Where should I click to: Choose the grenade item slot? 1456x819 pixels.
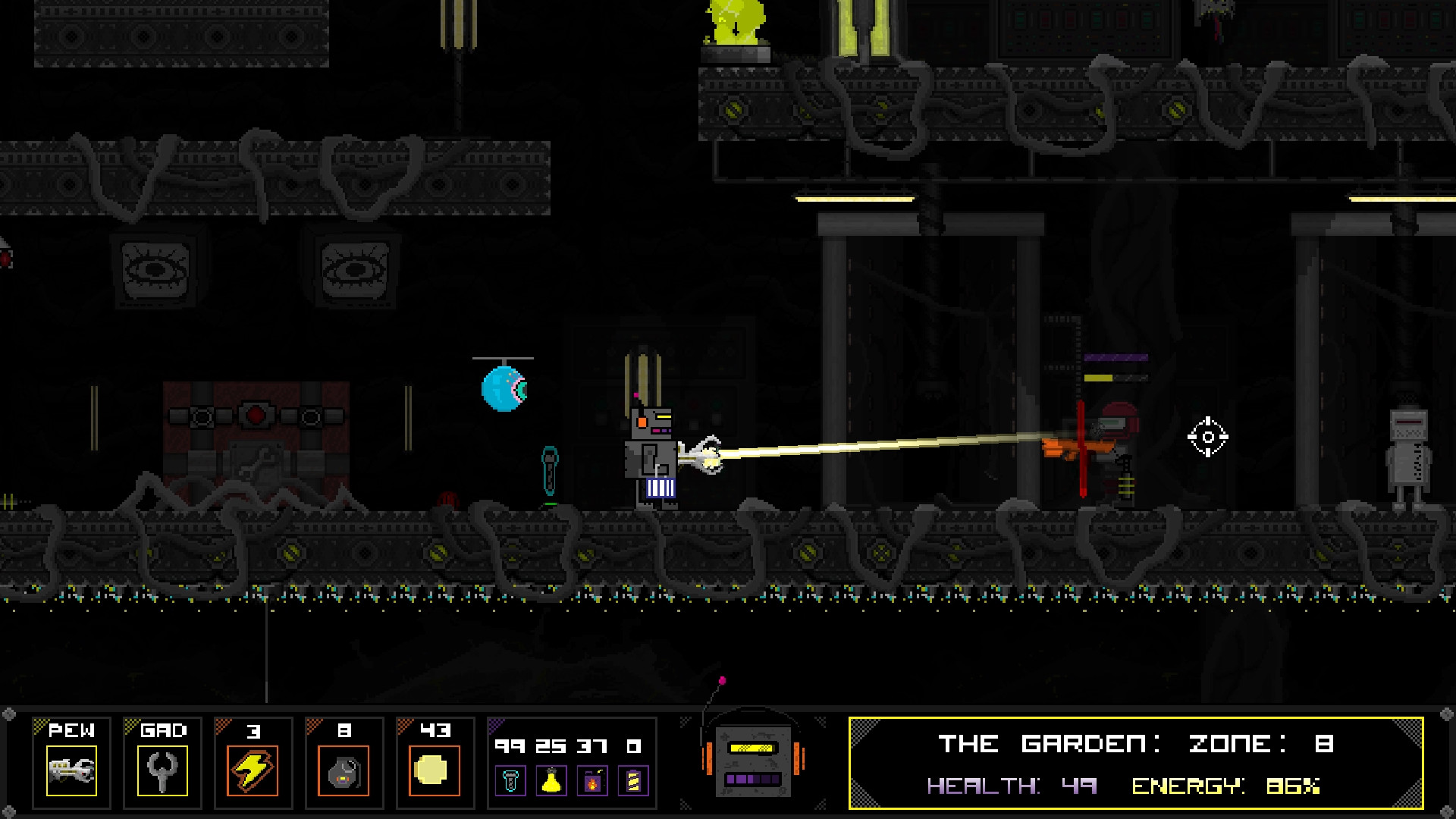tap(344, 770)
